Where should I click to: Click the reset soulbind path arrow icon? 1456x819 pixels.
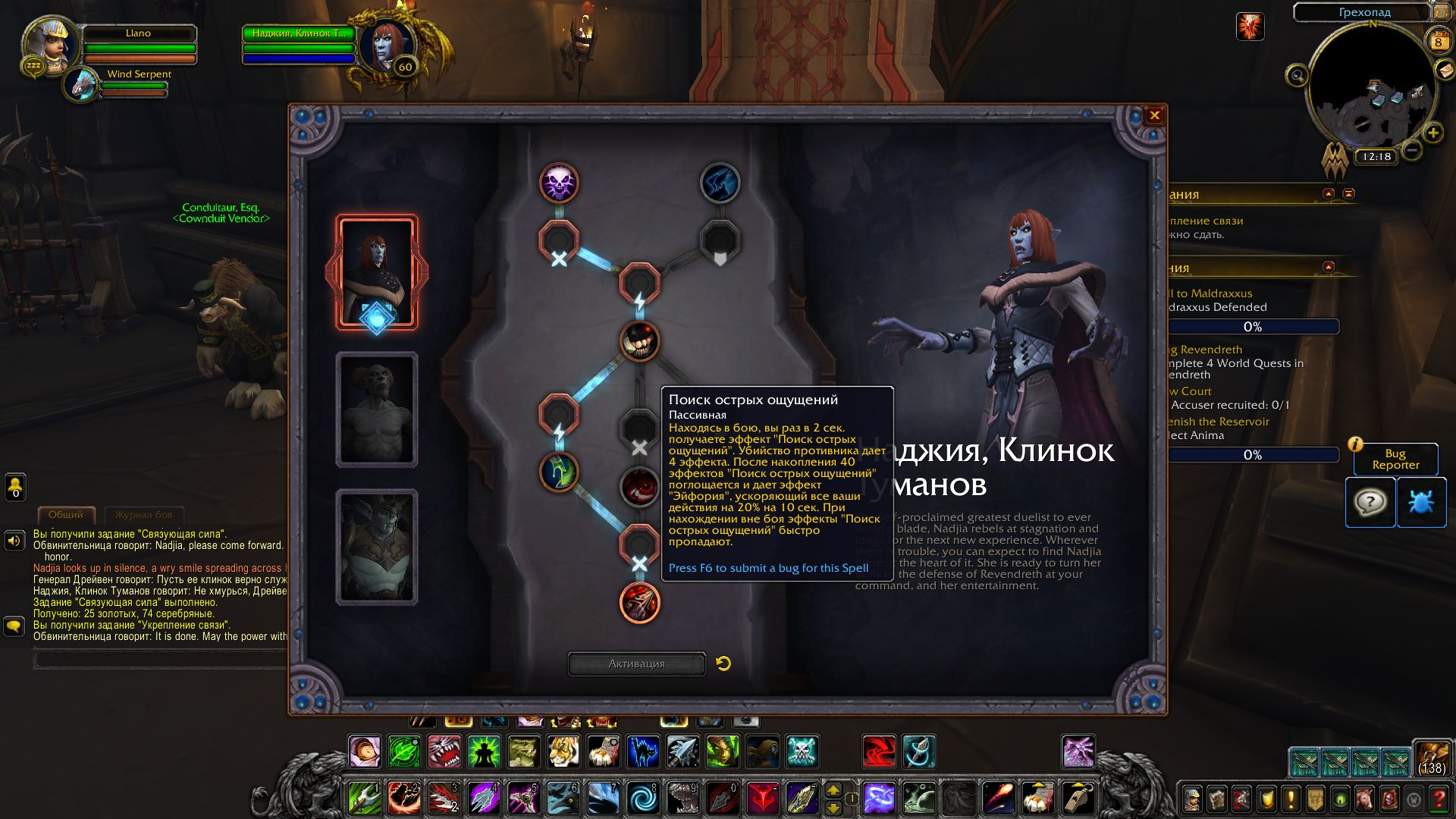(723, 663)
